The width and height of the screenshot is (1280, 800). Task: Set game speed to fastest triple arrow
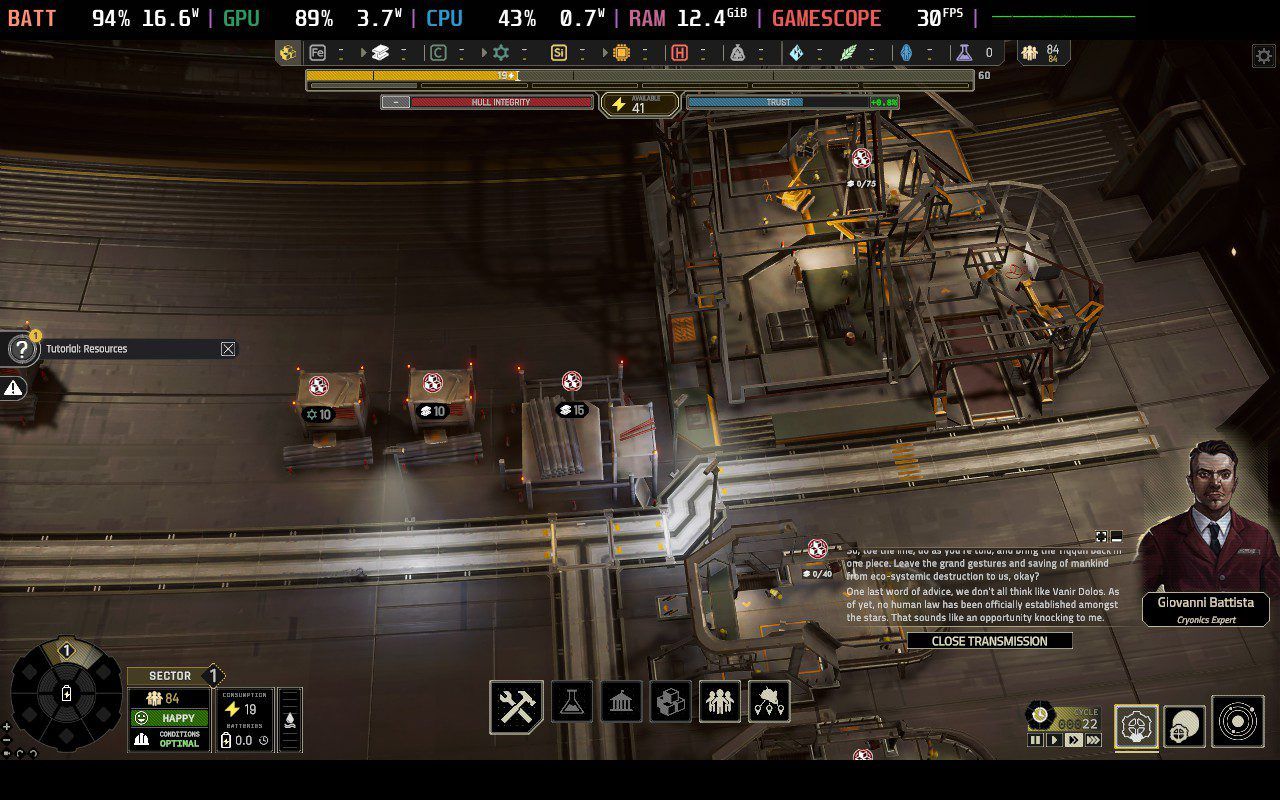1093,740
